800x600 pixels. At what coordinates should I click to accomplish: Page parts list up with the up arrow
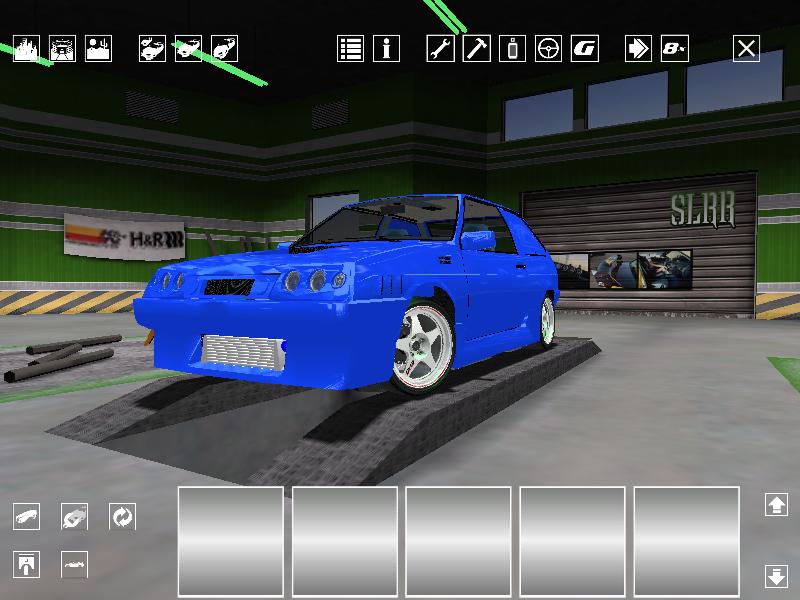[x=776, y=505]
